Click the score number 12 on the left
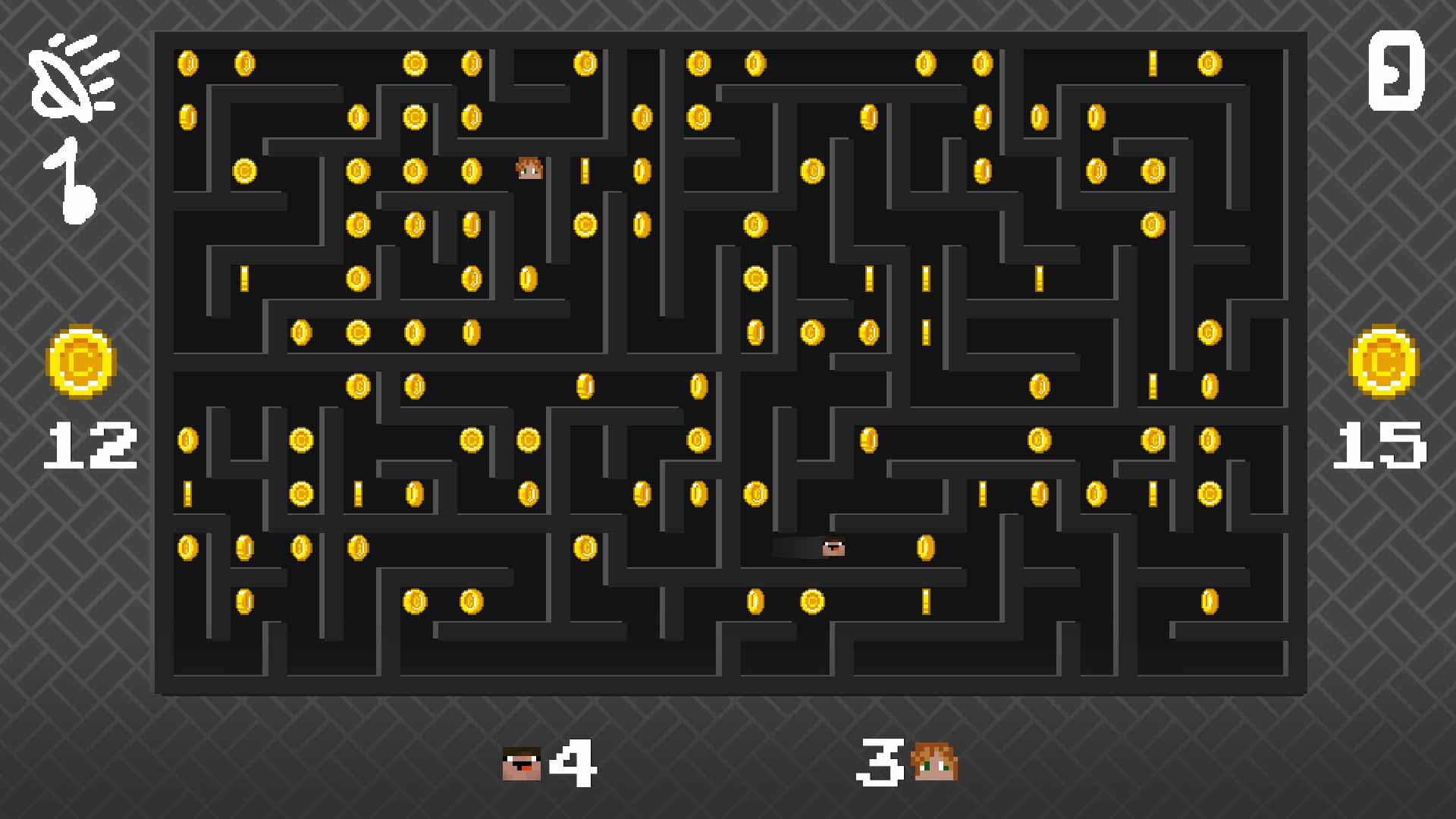 89,444
